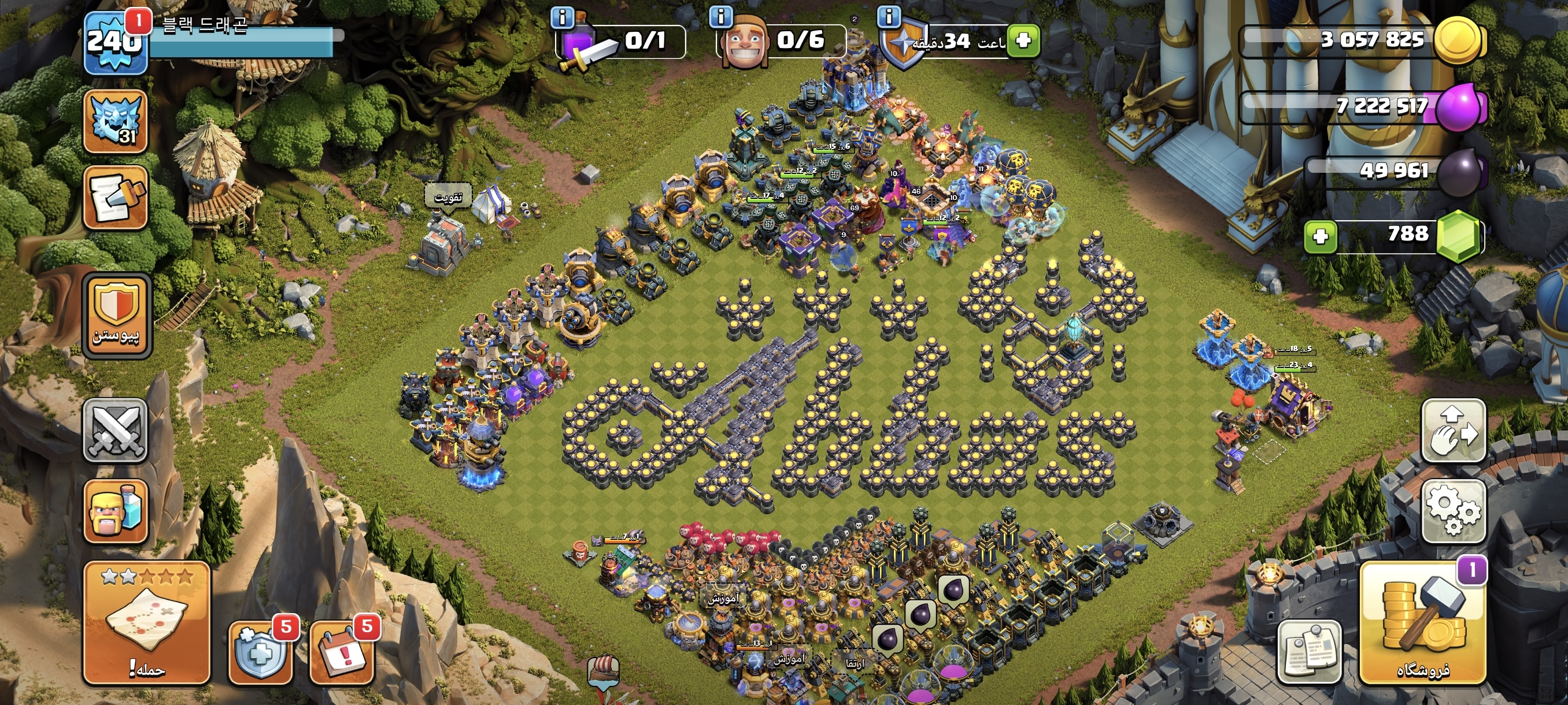
Task: Open the crossed swords battle log
Action: [115, 431]
